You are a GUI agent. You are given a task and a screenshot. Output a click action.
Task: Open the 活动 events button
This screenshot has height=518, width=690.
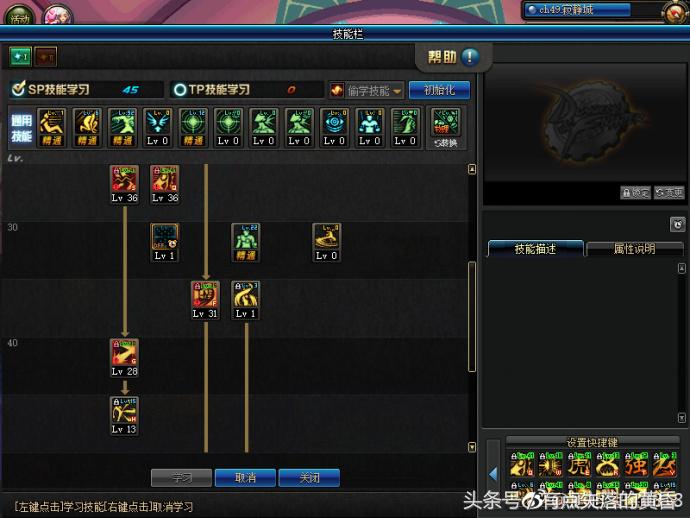[20, 17]
